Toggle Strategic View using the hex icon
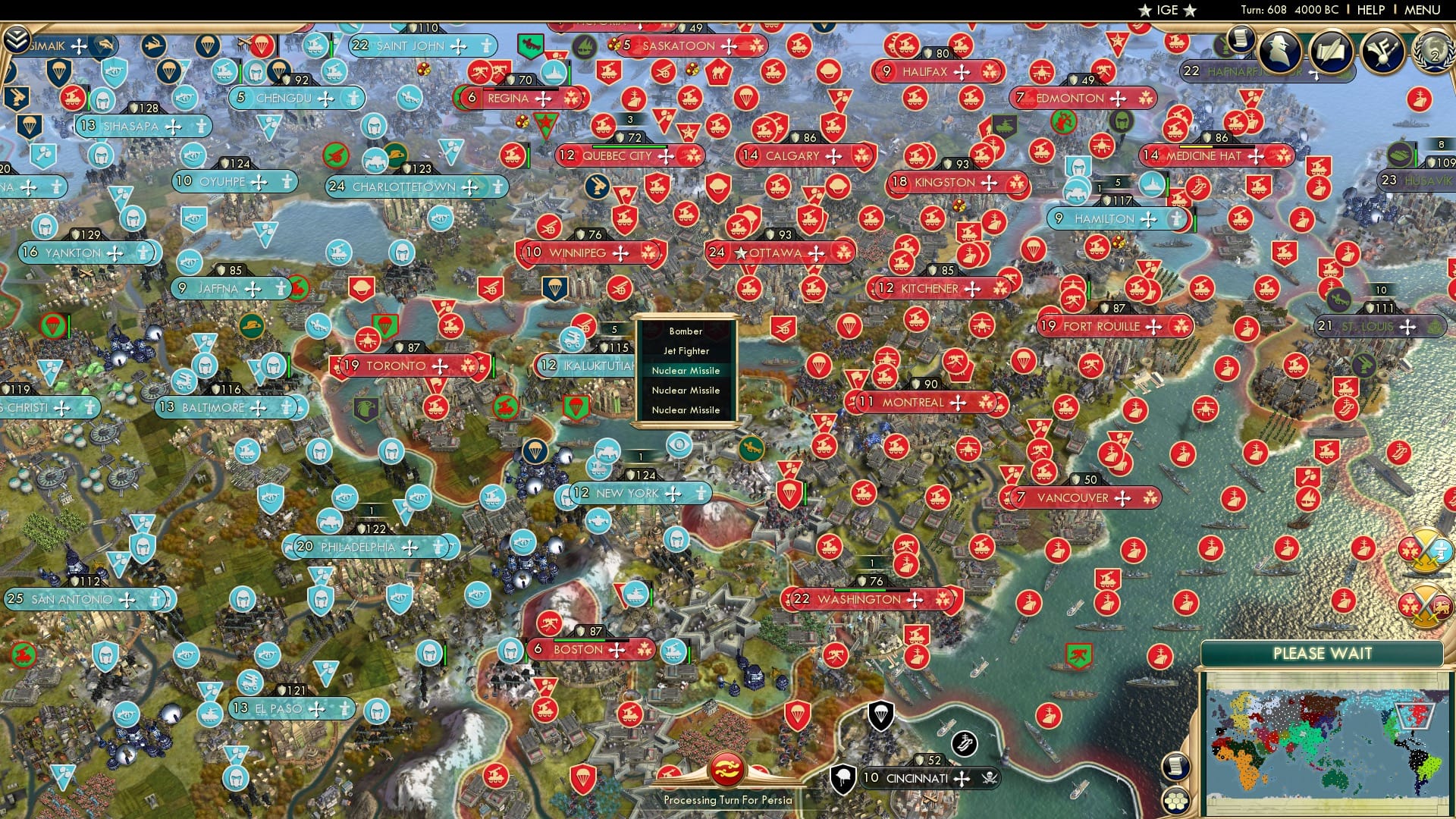Image resolution: width=1456 pixels, height=819 pixels. click(x=1176, y=802)
